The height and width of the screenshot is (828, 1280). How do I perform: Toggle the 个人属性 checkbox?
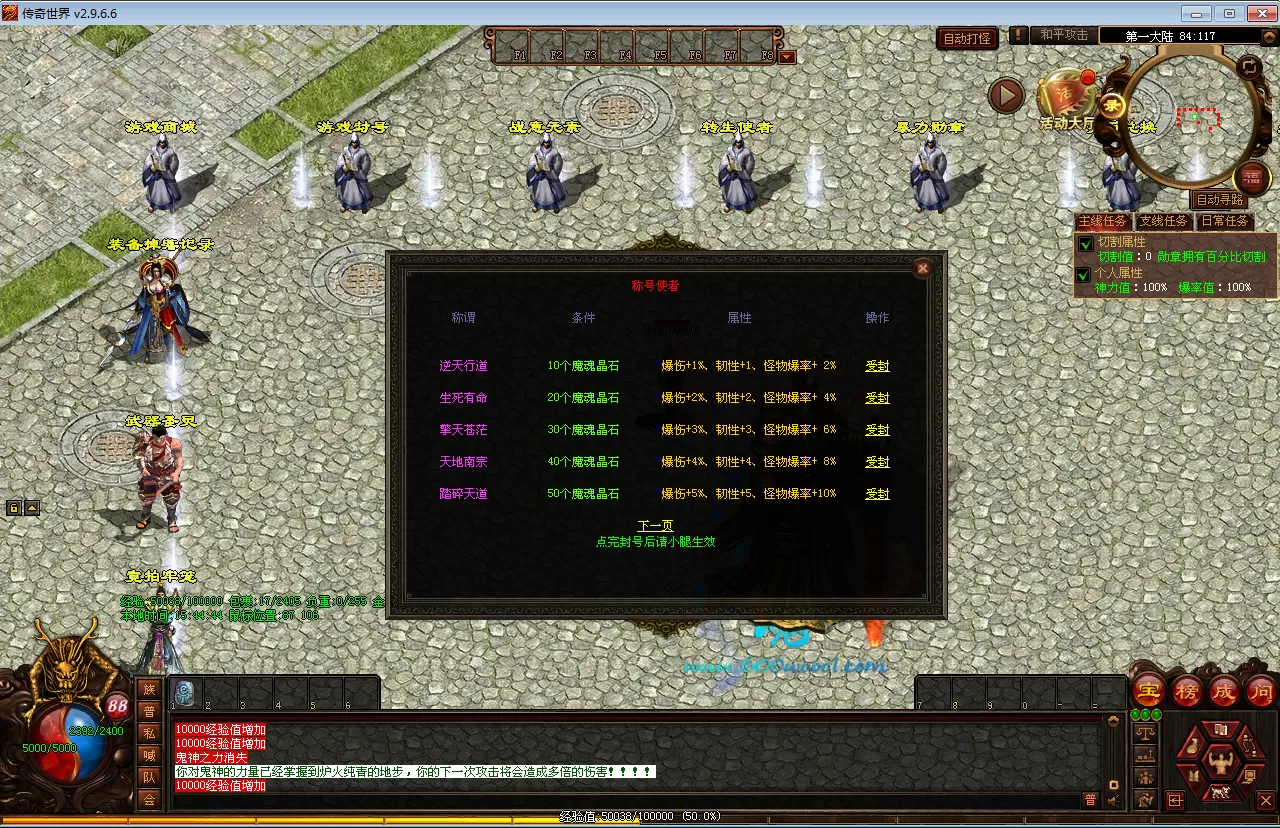pos(1083,274)
